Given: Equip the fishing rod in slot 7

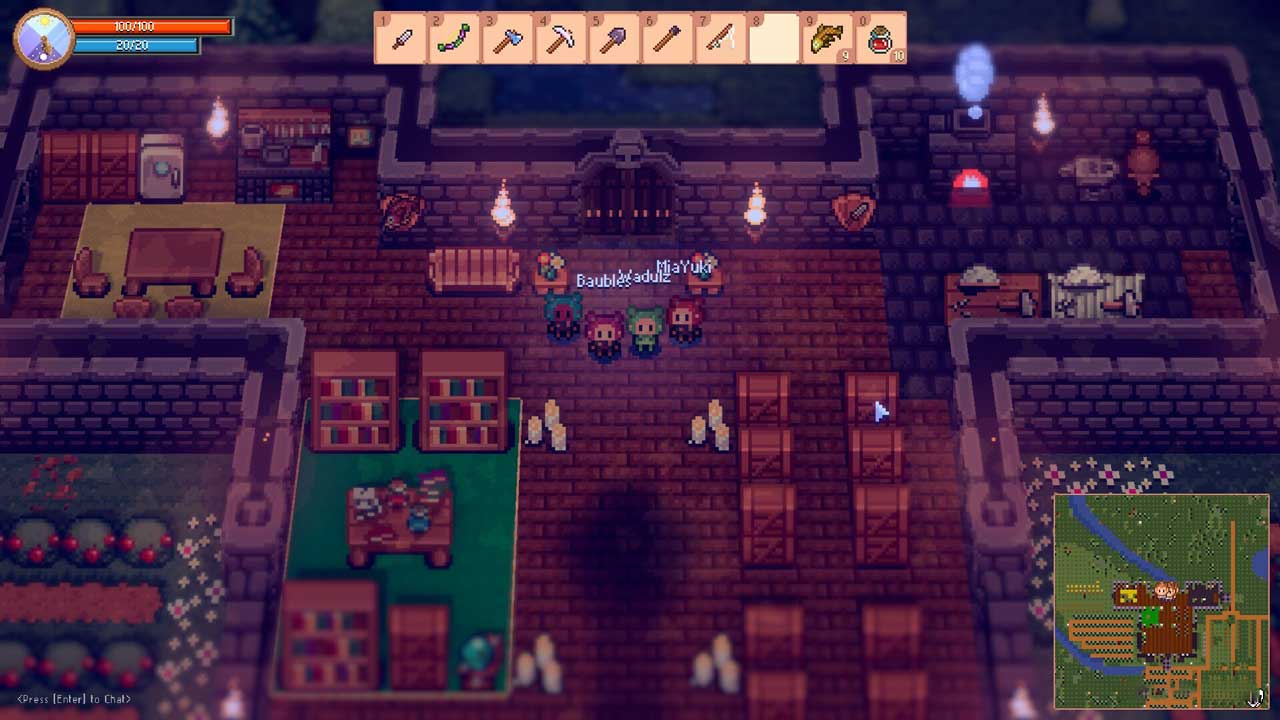Looking at the screenshot, I should click(x=720, y=38).
